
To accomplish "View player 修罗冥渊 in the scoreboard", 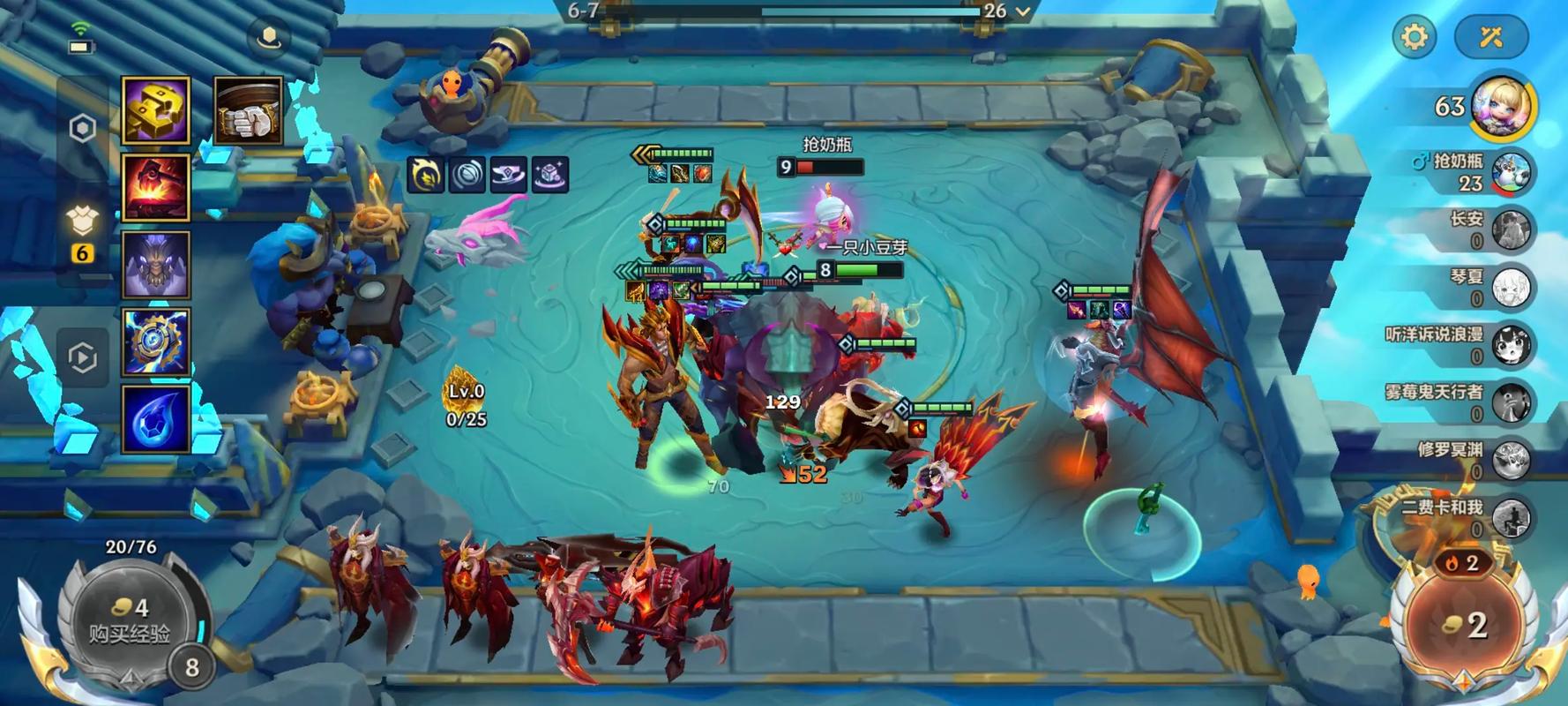I will (x=1512, y=460).
